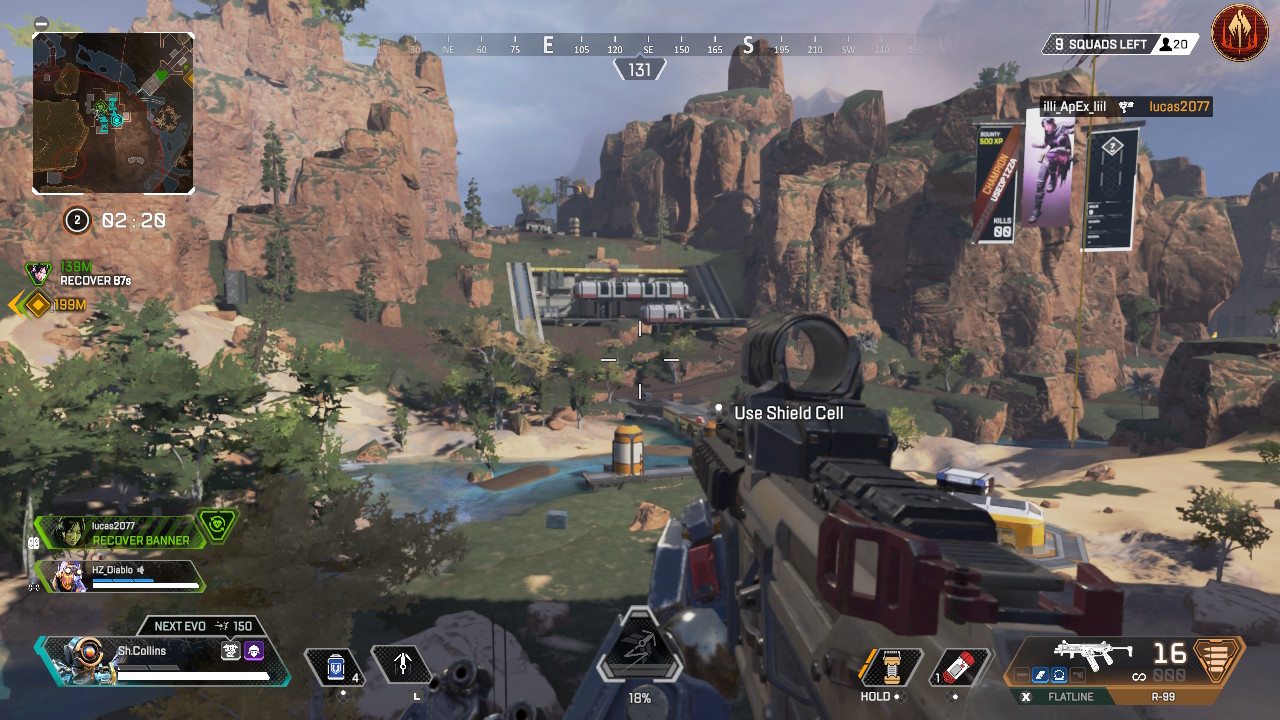Click the Use Shield Cell prompt

coord(790,413)
